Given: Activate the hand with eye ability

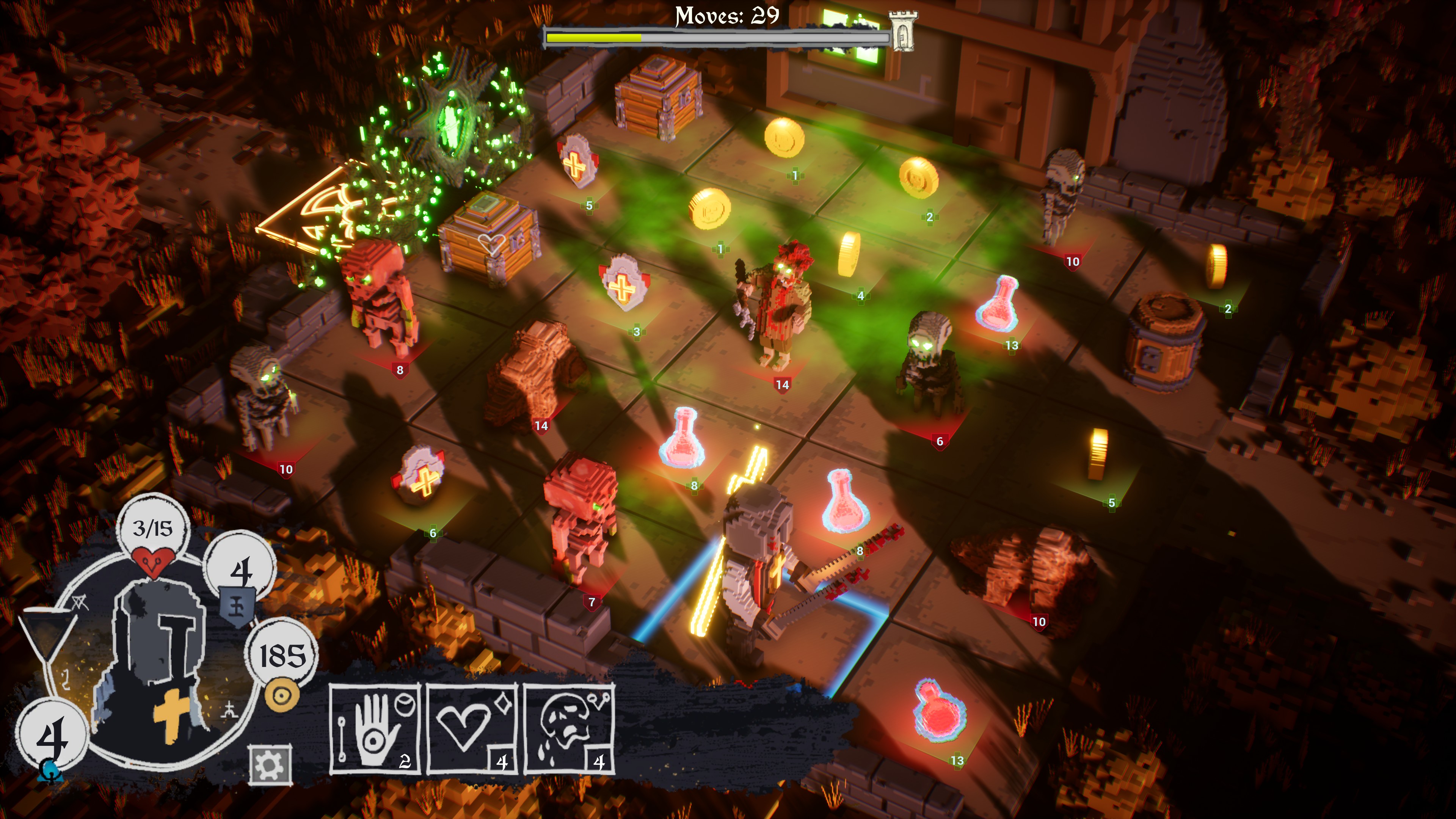Looking at the screenshot, I should (x=375, y=729).
